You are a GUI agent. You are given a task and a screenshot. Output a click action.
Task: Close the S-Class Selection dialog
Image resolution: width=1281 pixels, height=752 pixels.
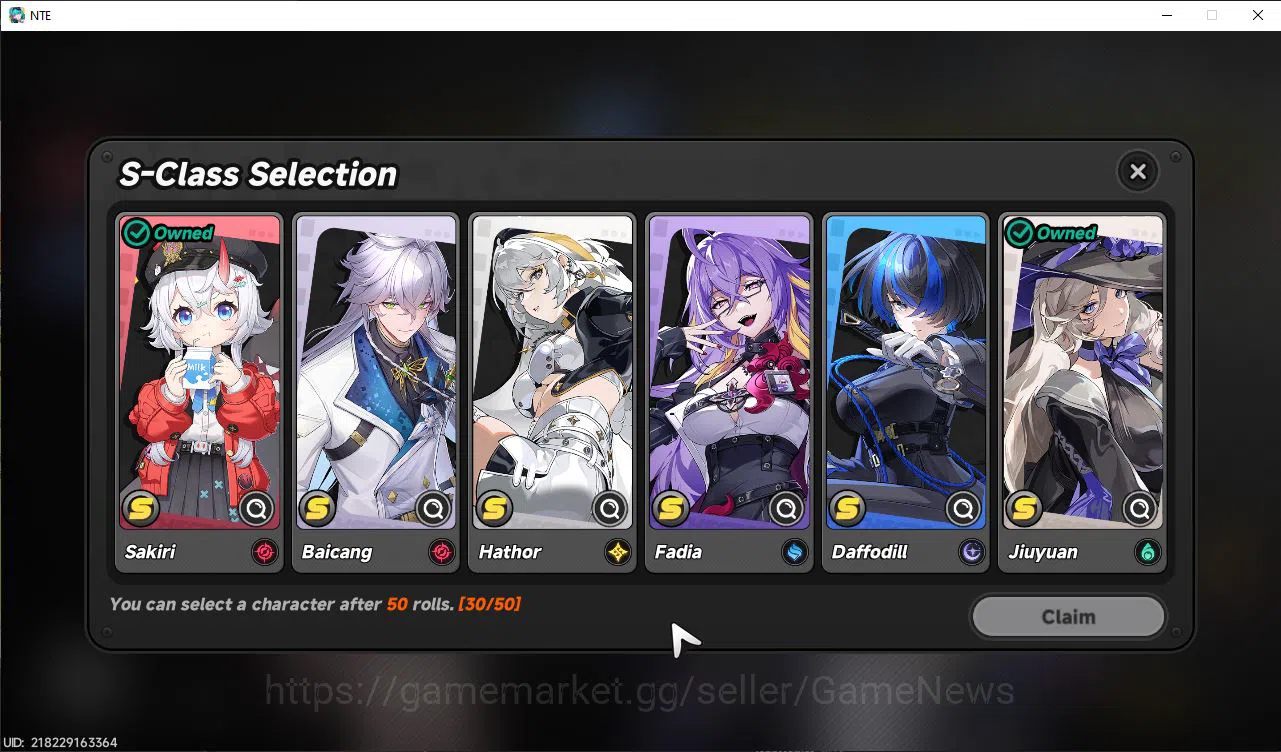coord(1137,171)
